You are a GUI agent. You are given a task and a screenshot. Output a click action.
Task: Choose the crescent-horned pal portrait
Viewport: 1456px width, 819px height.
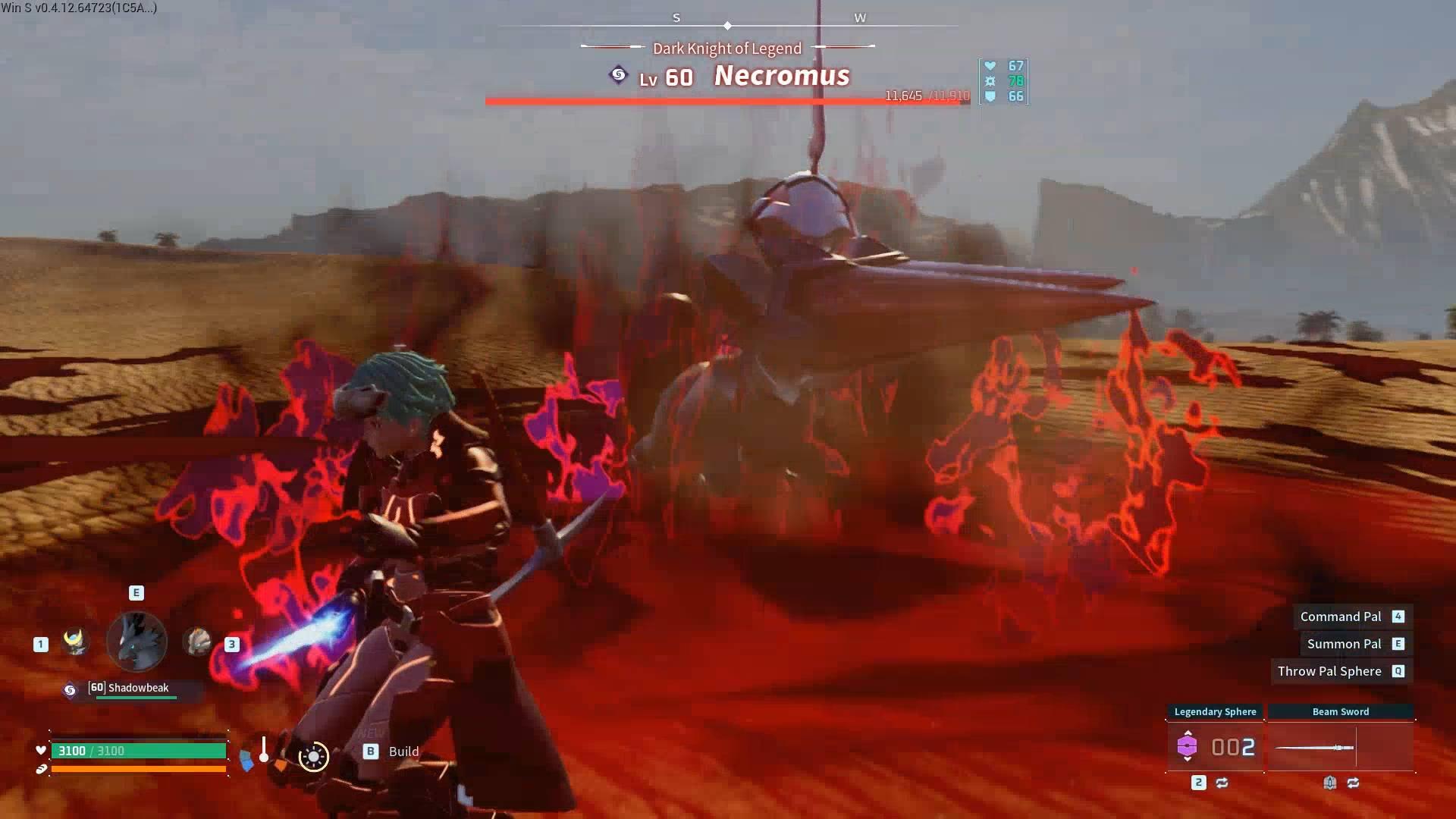coord(74,642)
